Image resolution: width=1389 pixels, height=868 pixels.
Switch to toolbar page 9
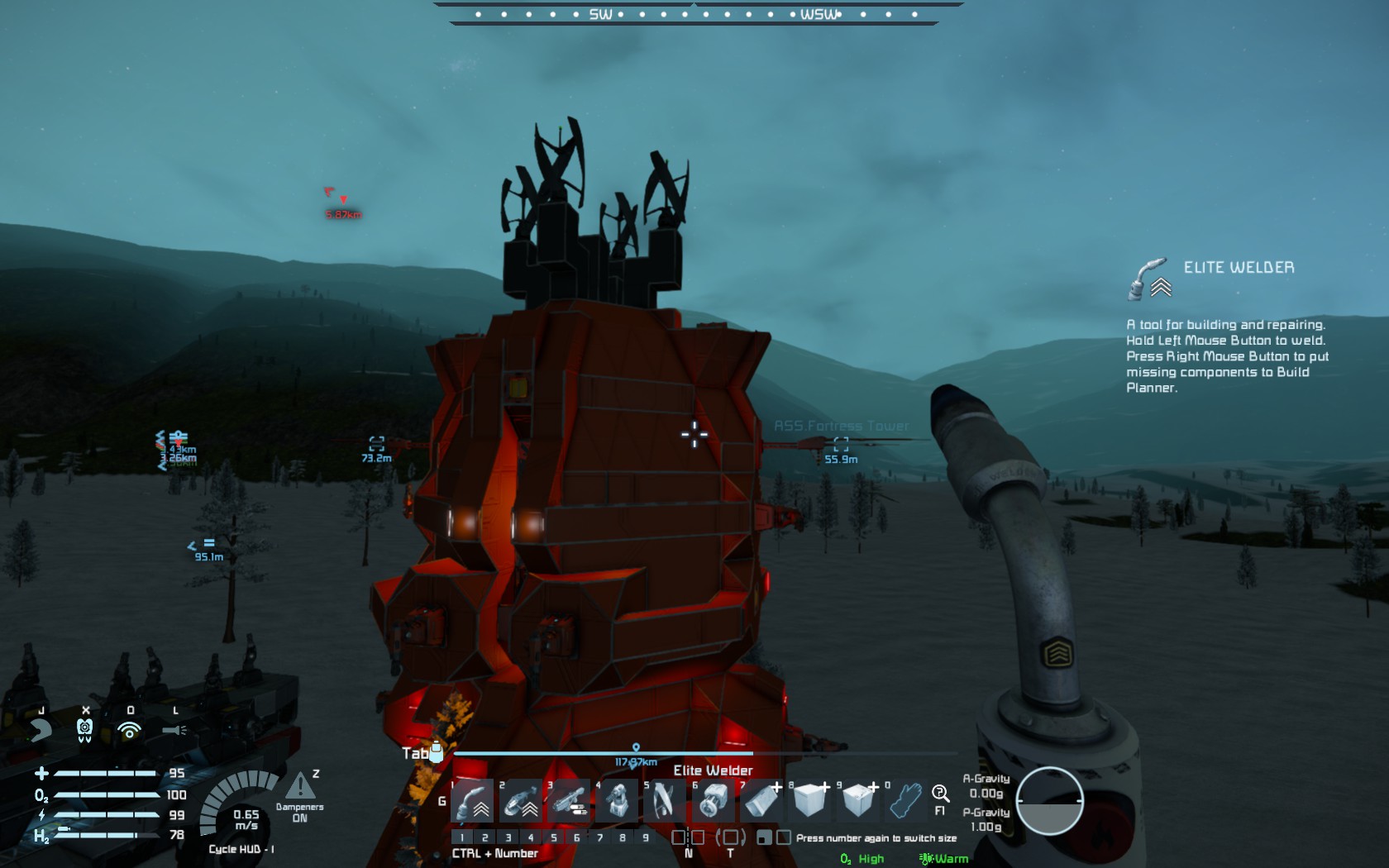pyautogui.click(x=646, y=837)
